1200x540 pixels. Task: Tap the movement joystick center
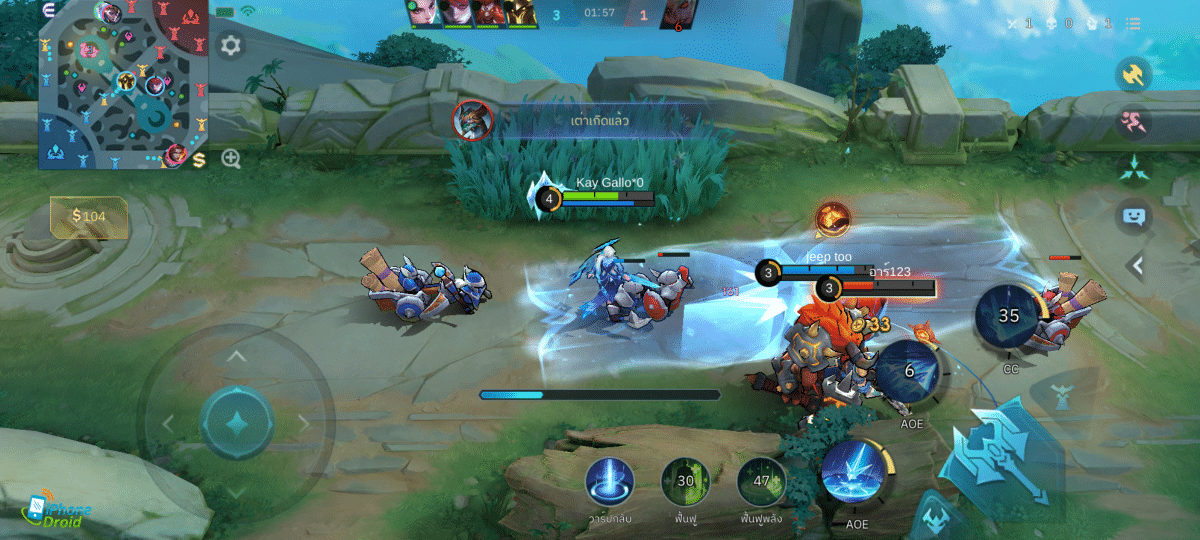(x=236, y=422)
